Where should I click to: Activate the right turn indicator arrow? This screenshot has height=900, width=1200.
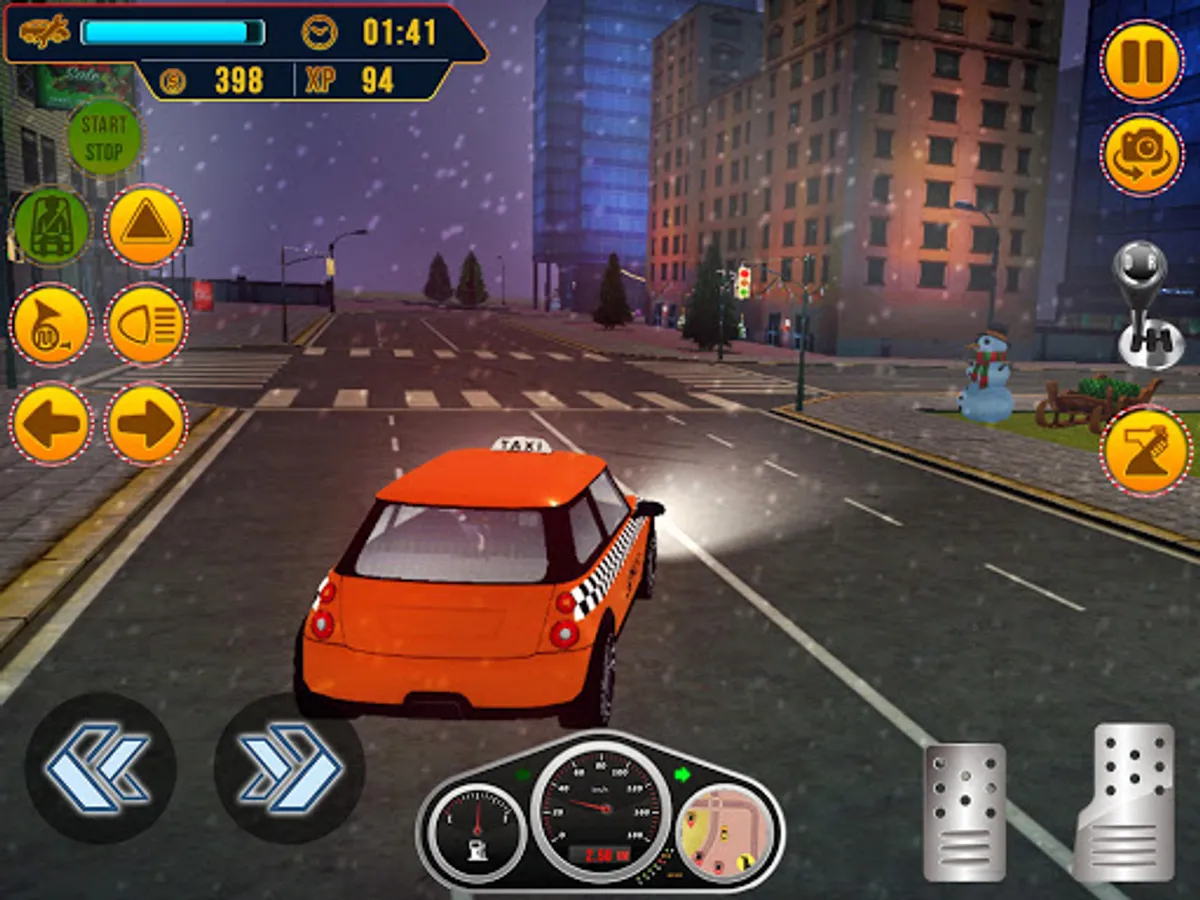point(146,424)
